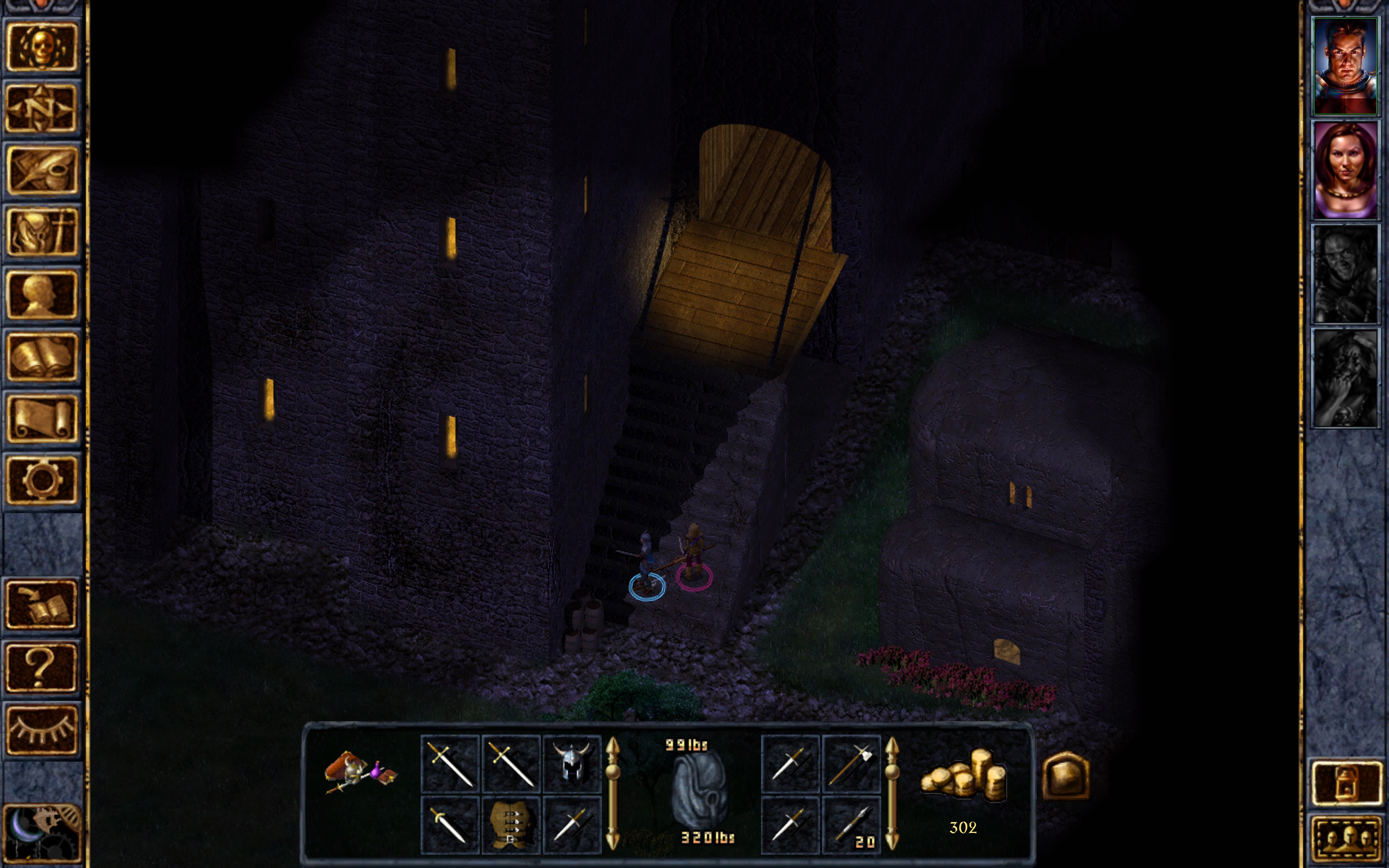Image resolution: width=1389 pixels, height=868 pixels.
Task: Select the halberd in the backpack slot
Action: click(851, 763)
